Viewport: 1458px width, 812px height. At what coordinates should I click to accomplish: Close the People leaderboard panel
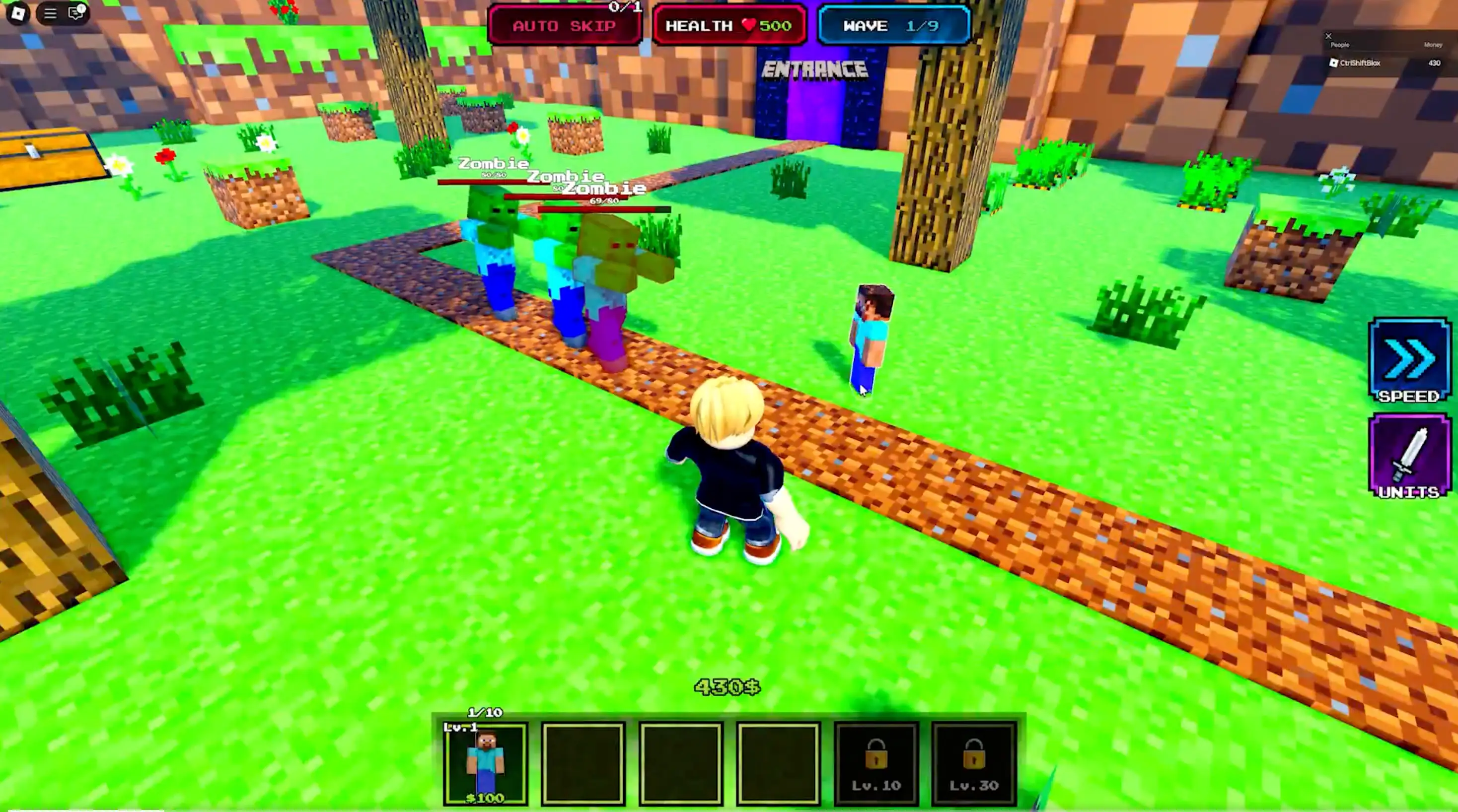(x=1328, y=36)
